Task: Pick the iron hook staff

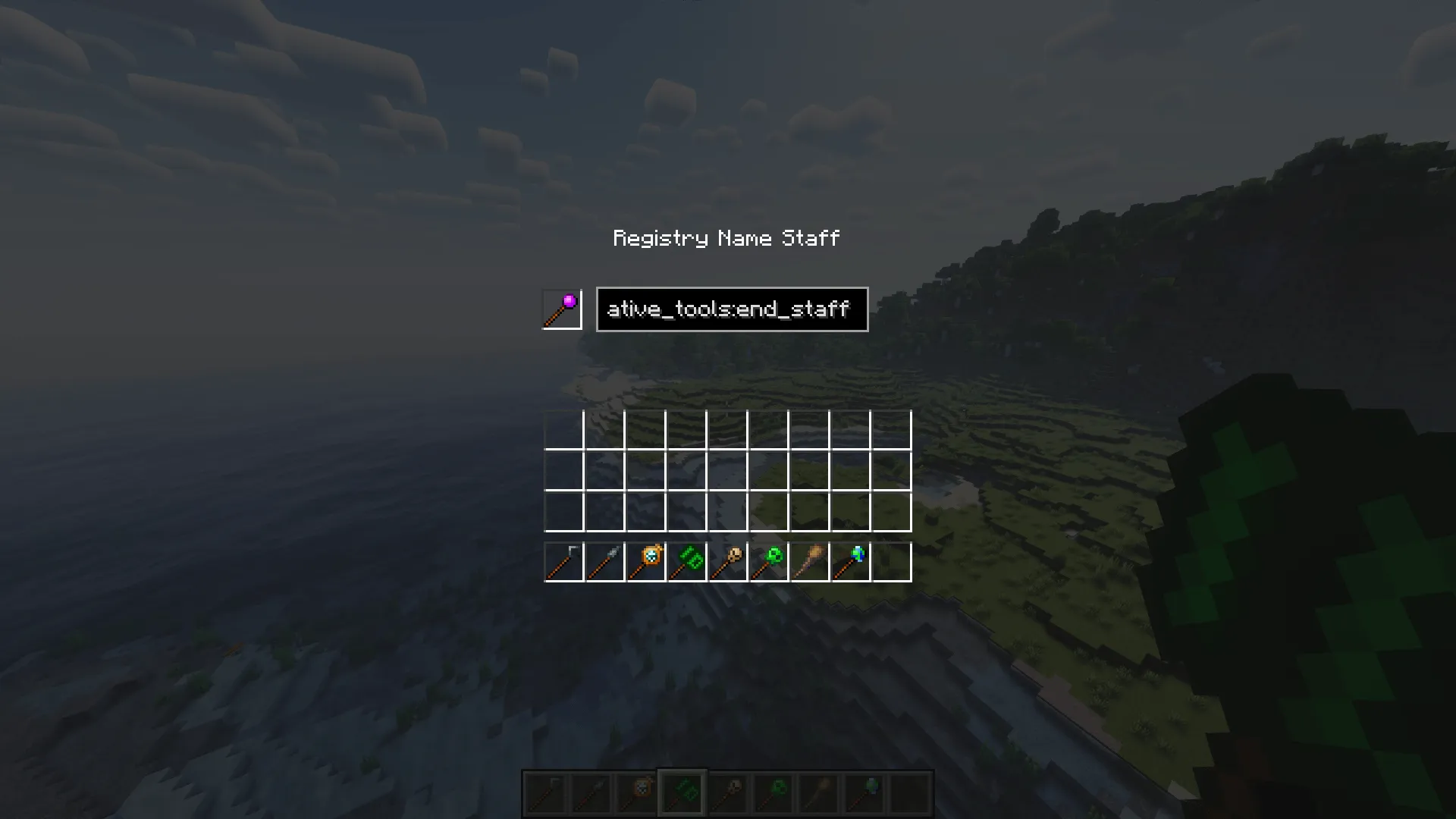Action: click(x=563, y=560)
